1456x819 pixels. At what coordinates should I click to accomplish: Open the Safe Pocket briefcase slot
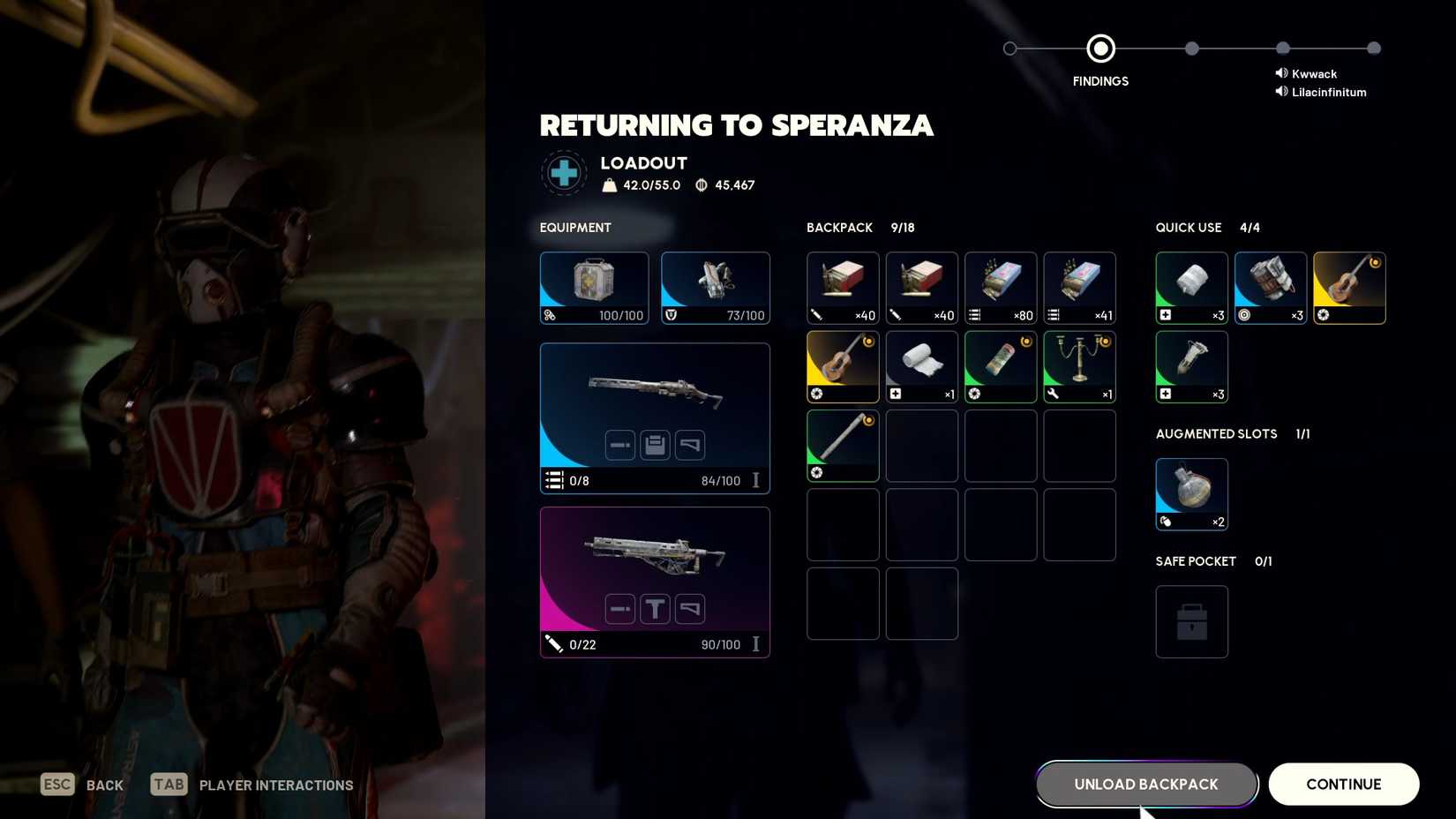click(1191, 621)
